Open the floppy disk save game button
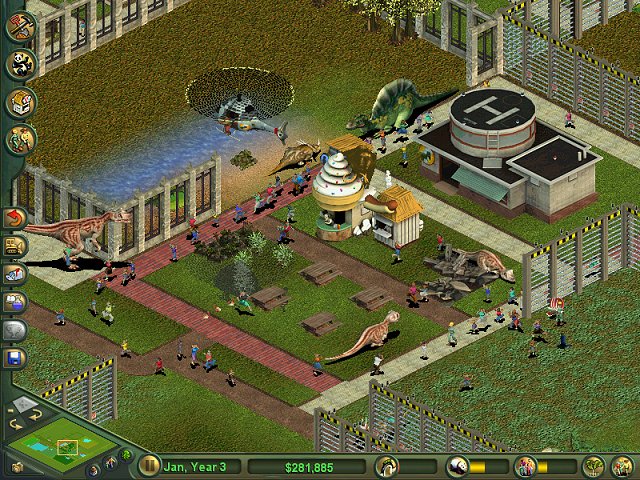The height and width of the screenshot is (480, 640). [15, 357]
